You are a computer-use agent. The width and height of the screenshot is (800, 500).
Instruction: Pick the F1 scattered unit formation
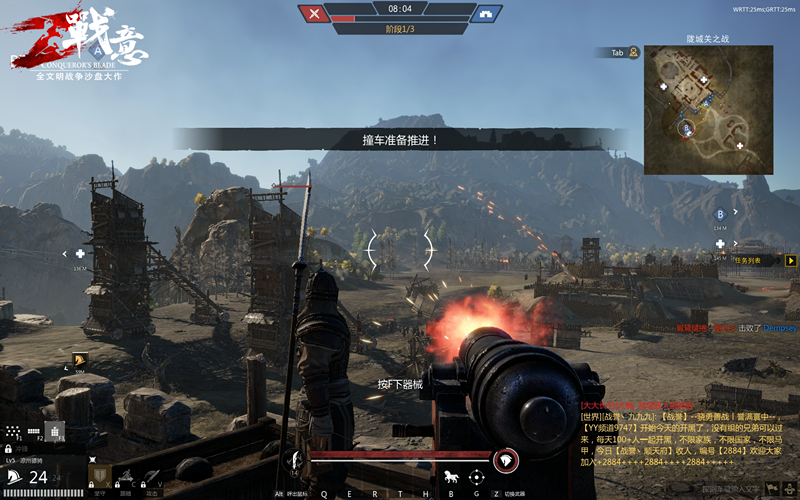pos(15,429)
